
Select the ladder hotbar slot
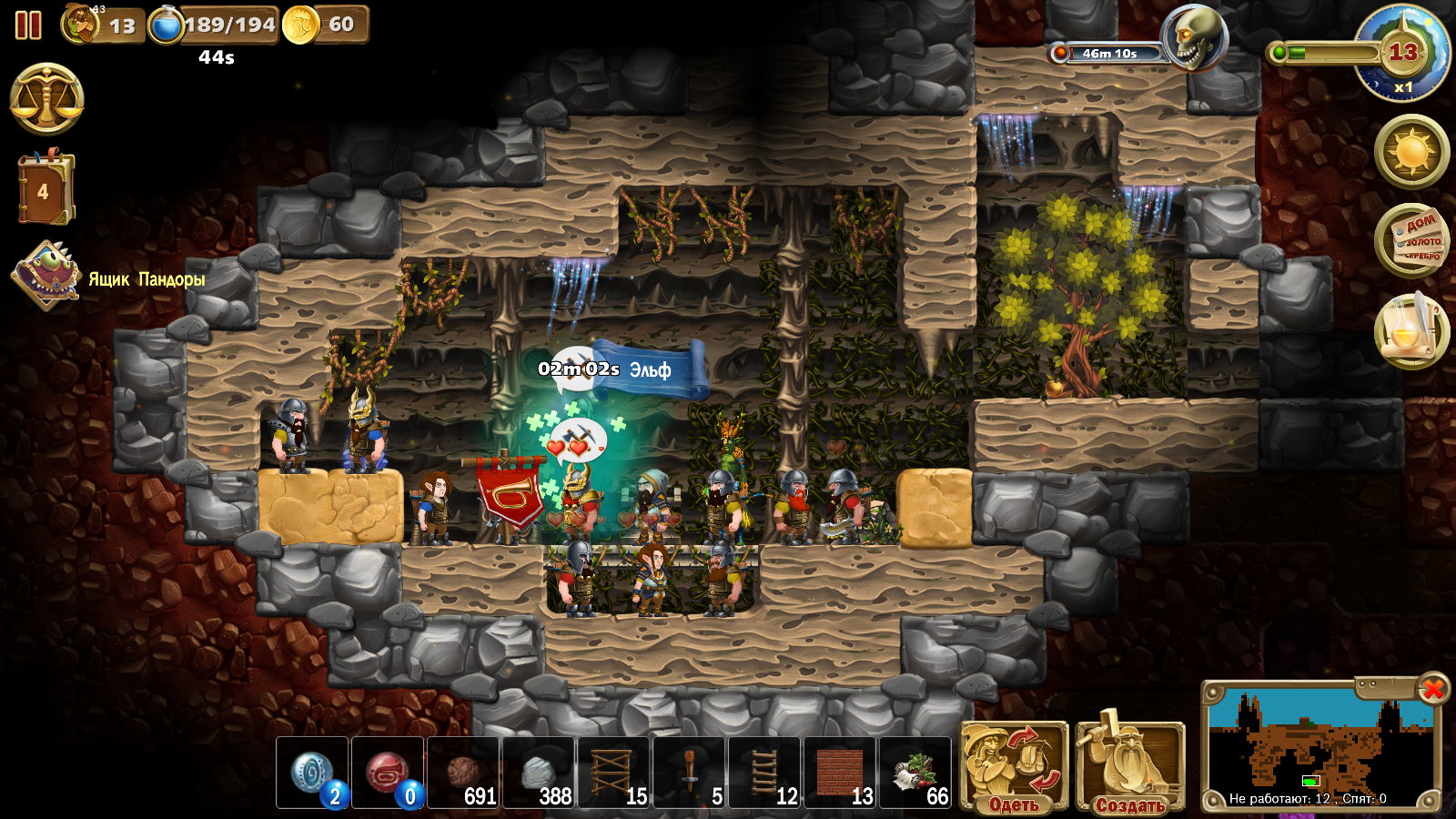tap(765, 773)
